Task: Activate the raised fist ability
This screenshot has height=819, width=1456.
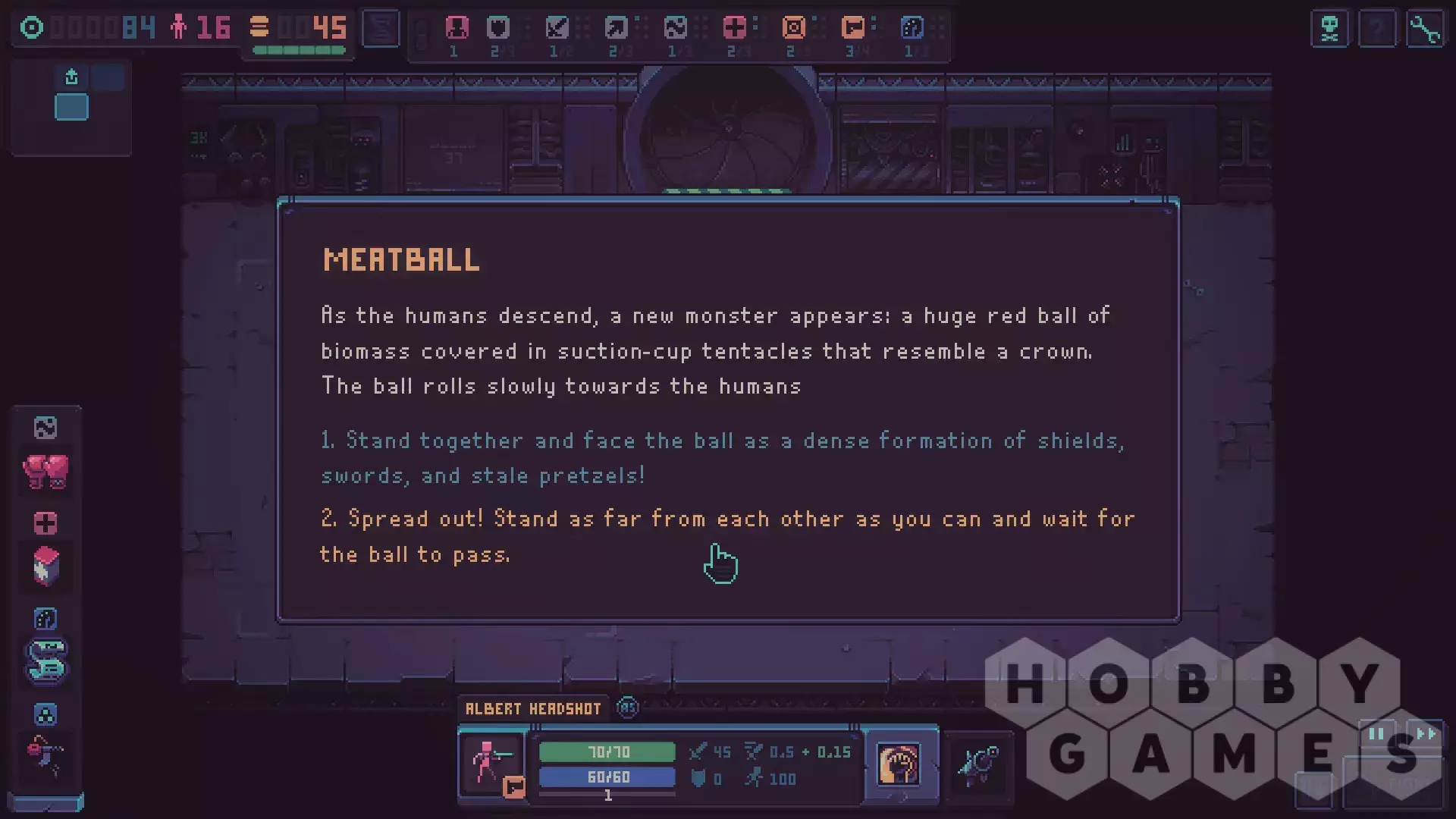Action: 899,764
